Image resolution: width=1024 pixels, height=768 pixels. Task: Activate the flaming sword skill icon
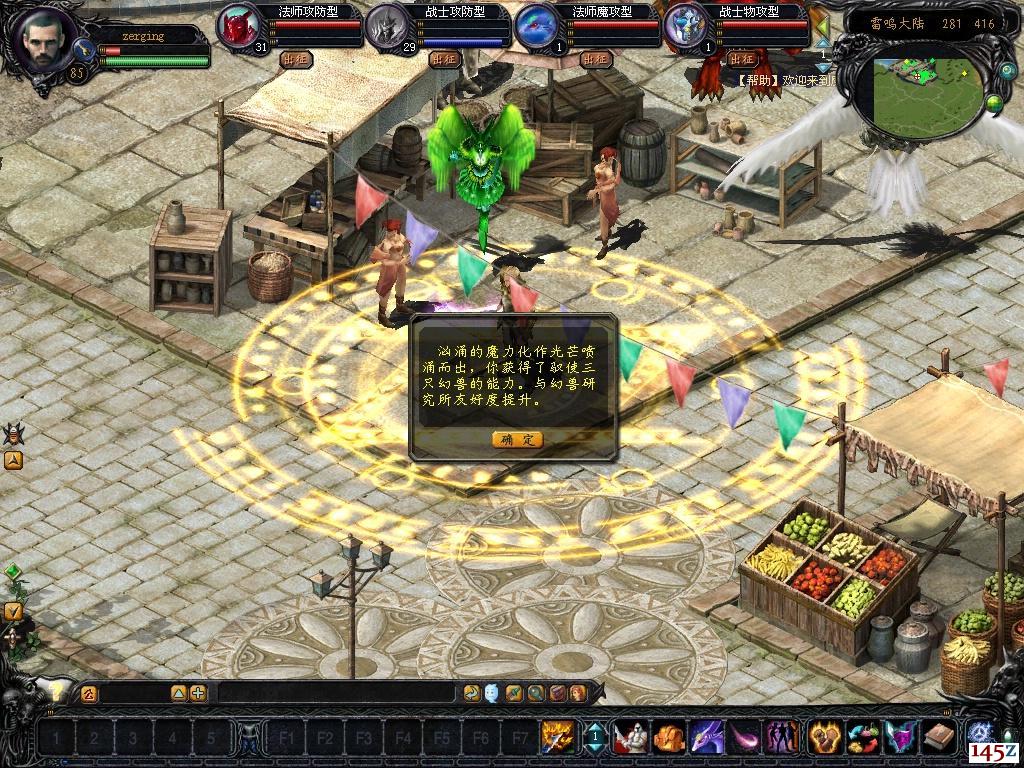[557, 738]
